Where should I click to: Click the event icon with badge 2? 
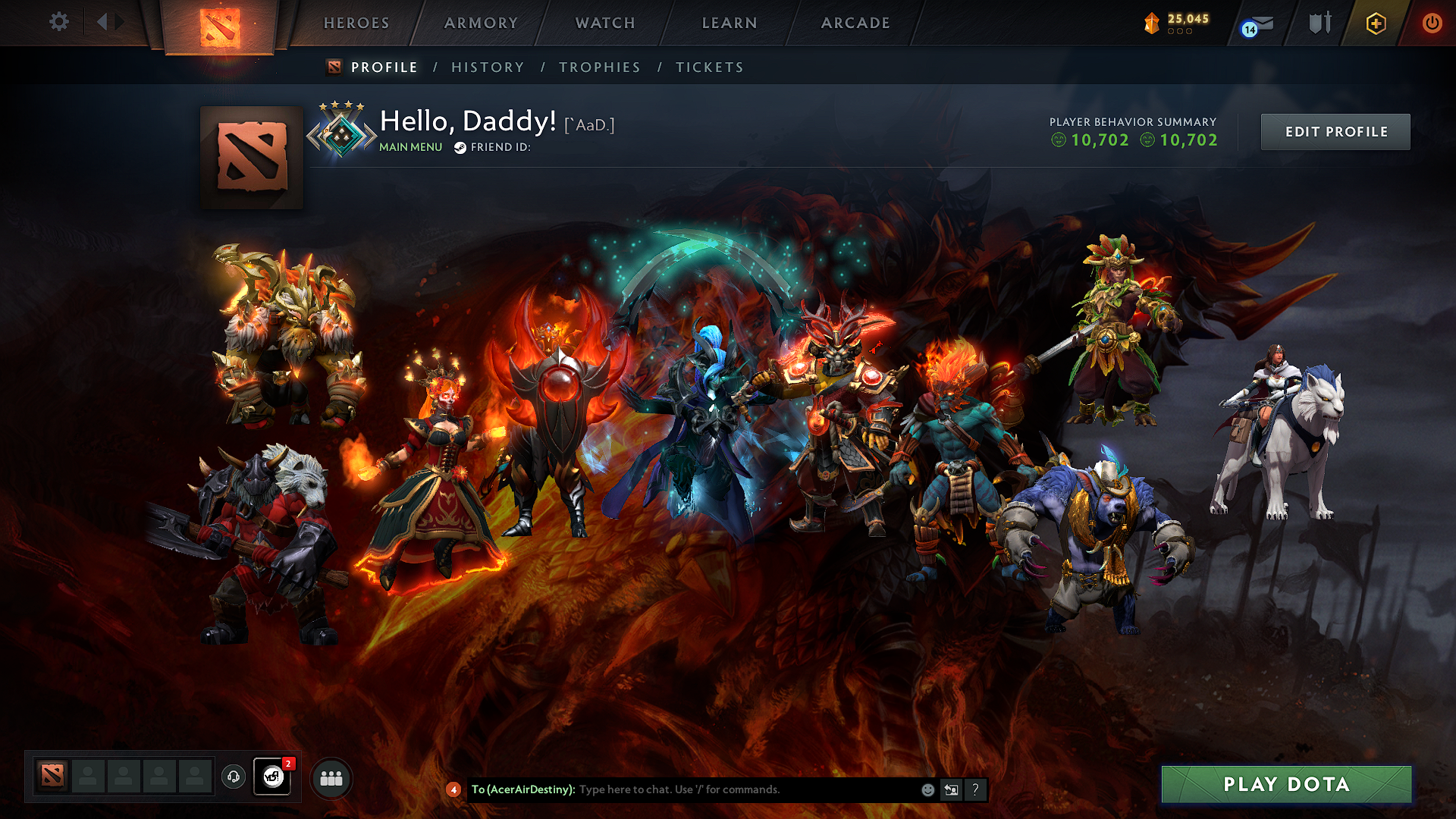click(272, 776)
